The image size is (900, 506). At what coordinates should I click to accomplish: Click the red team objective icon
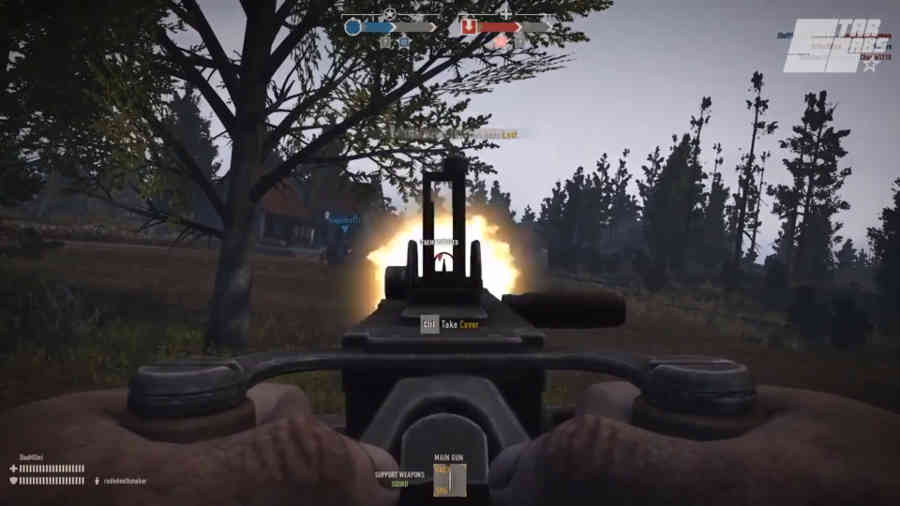[x=468, y=27]
